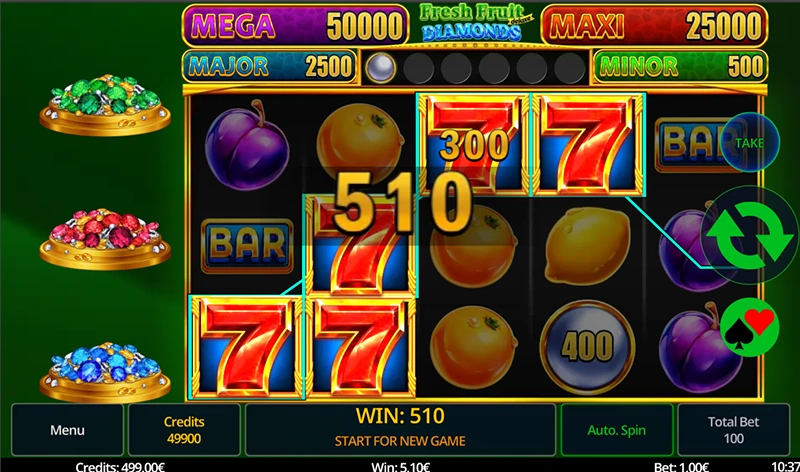Screen dimensions: 800x472
Task: Enable Auto. Spin
Action: (x=617, y=430)
